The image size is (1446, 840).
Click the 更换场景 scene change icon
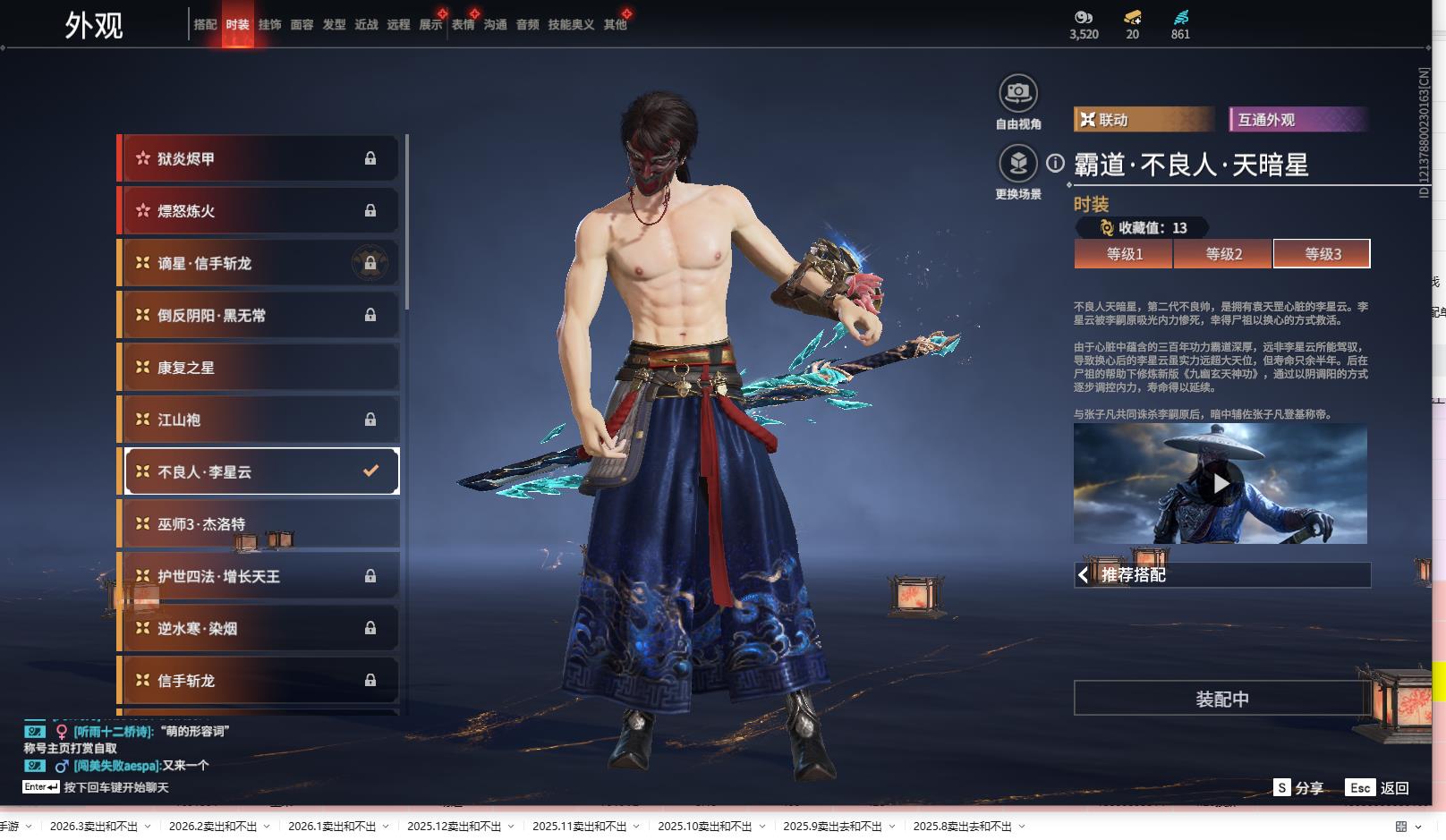(1017, 164)
